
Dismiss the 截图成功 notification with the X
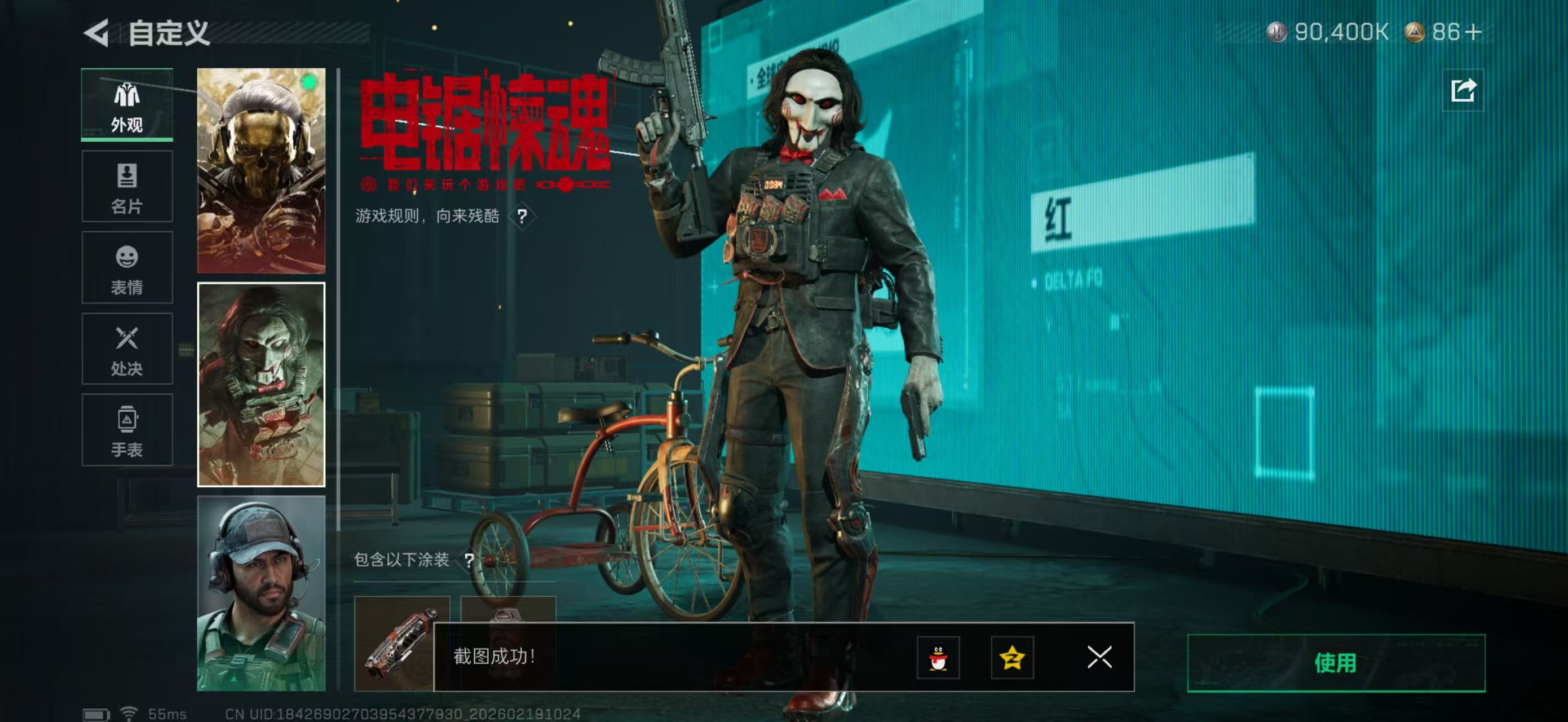pyautogui.click(x=1099, y=657)
